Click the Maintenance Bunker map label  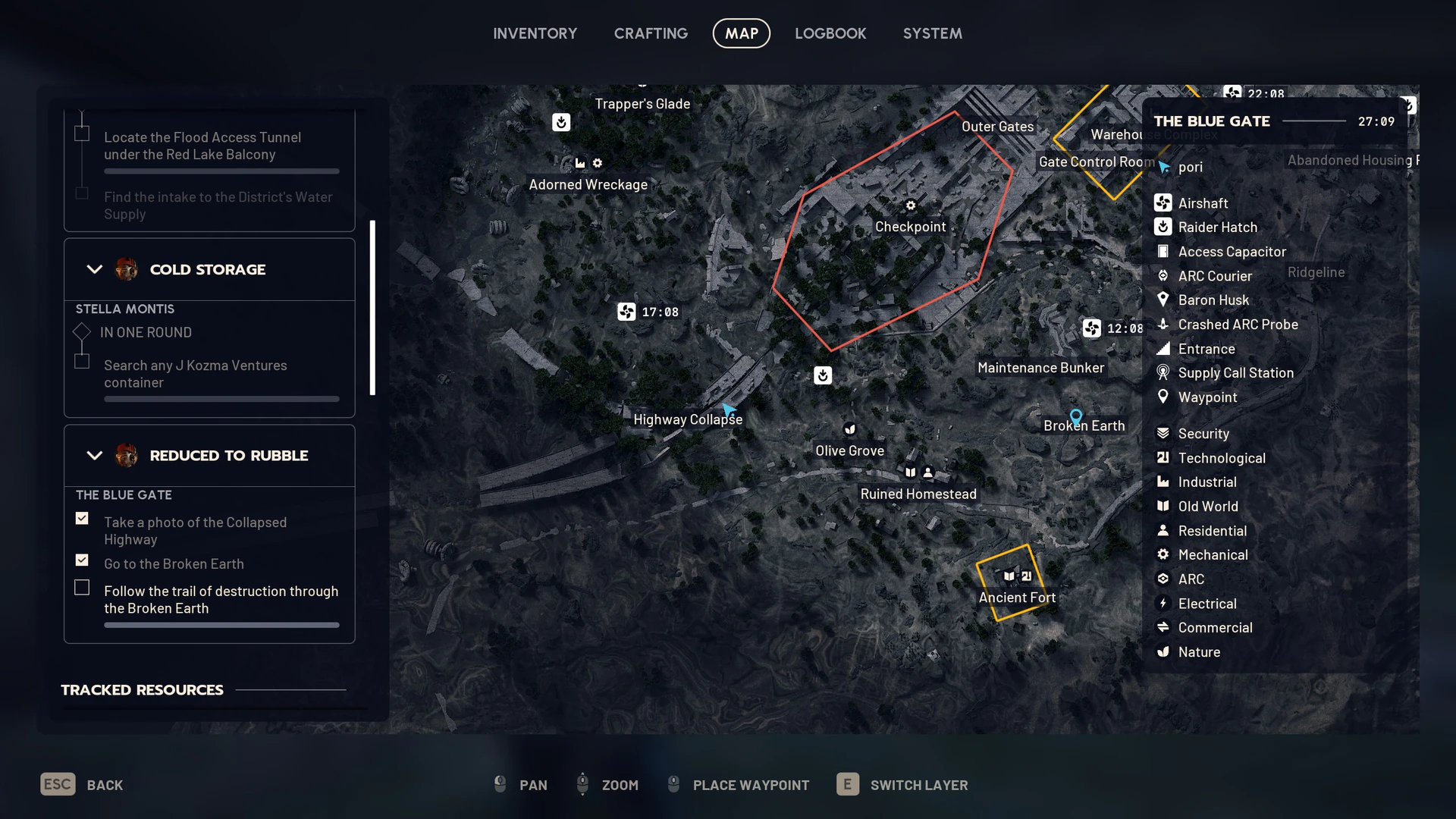1040,368
